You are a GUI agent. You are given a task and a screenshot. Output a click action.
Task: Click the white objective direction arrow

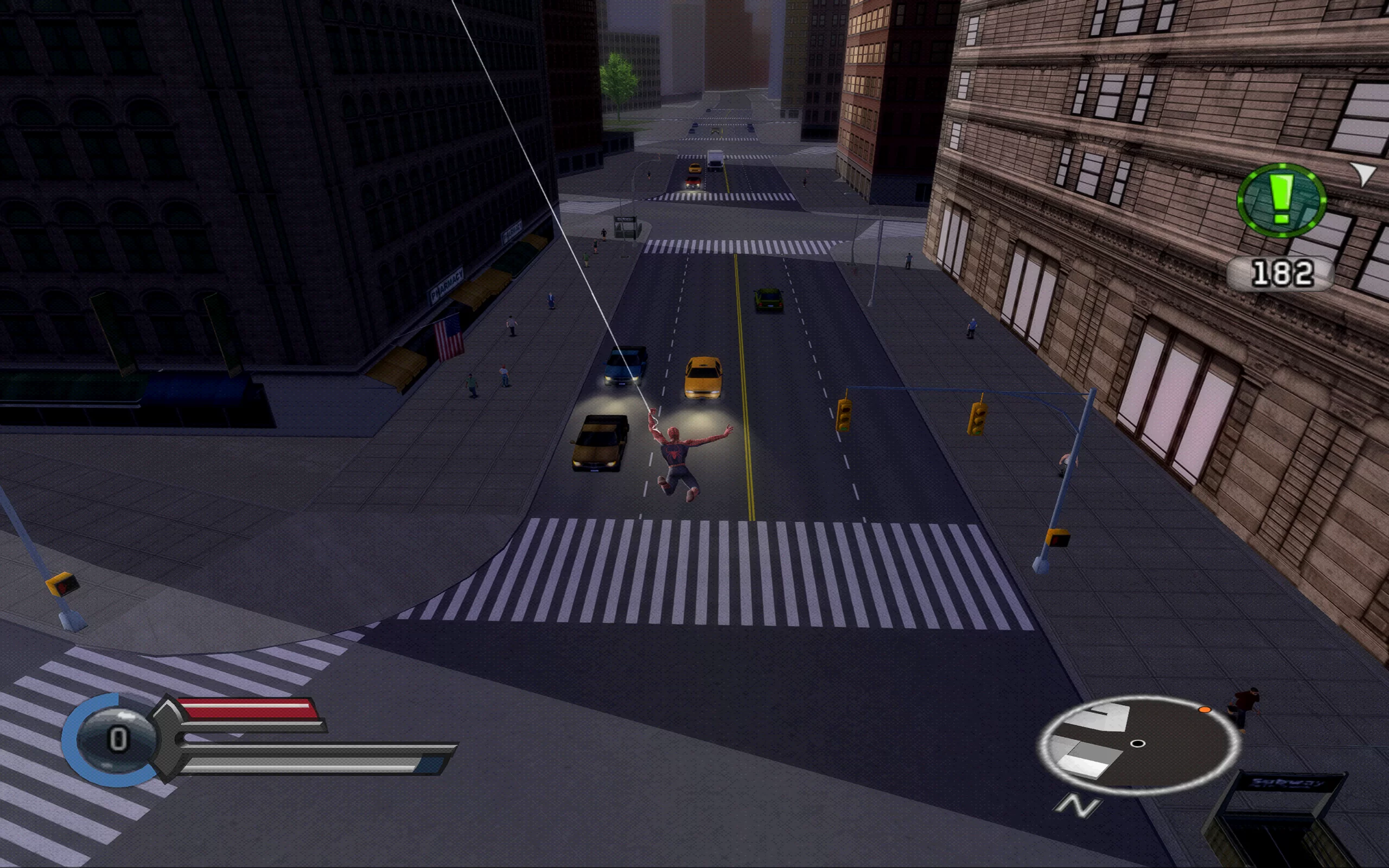click(1363, 172)
